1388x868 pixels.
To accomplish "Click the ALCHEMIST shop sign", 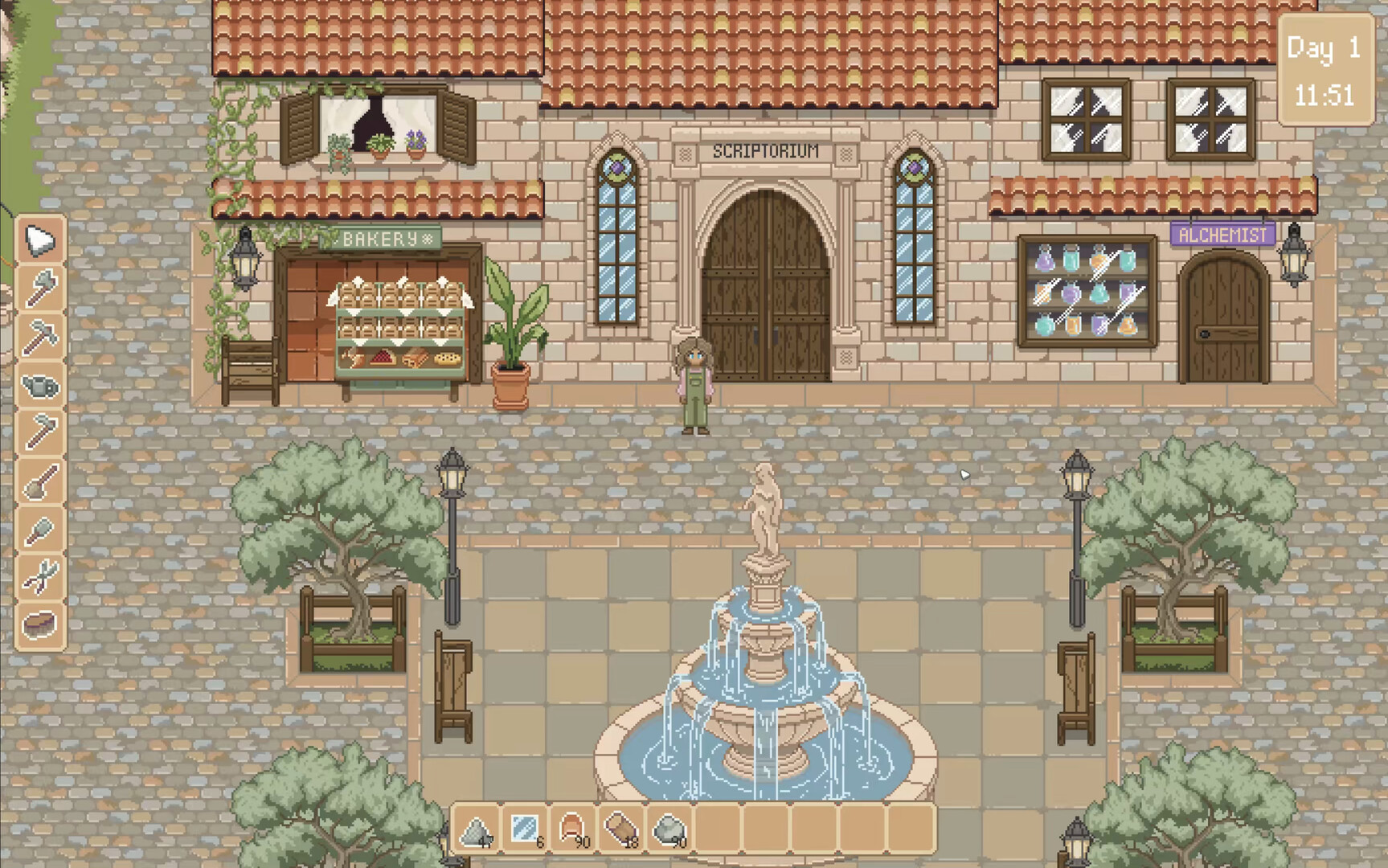I will pos(1222,235).
